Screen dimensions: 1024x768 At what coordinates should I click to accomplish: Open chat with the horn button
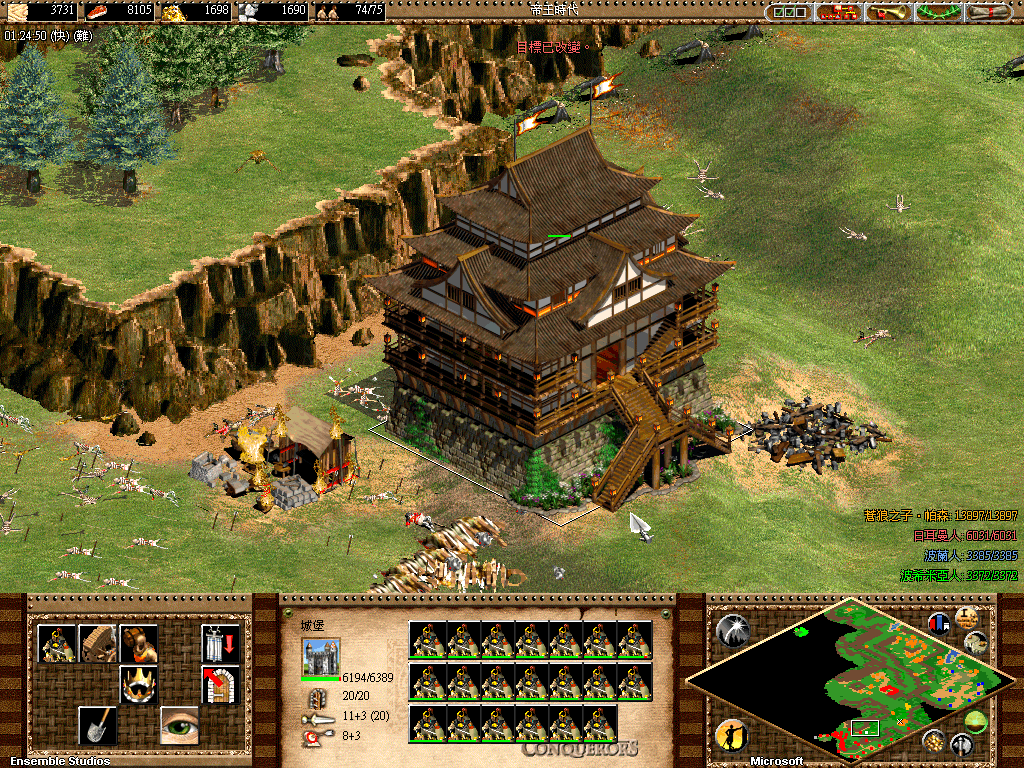click(x=890, y=12)
